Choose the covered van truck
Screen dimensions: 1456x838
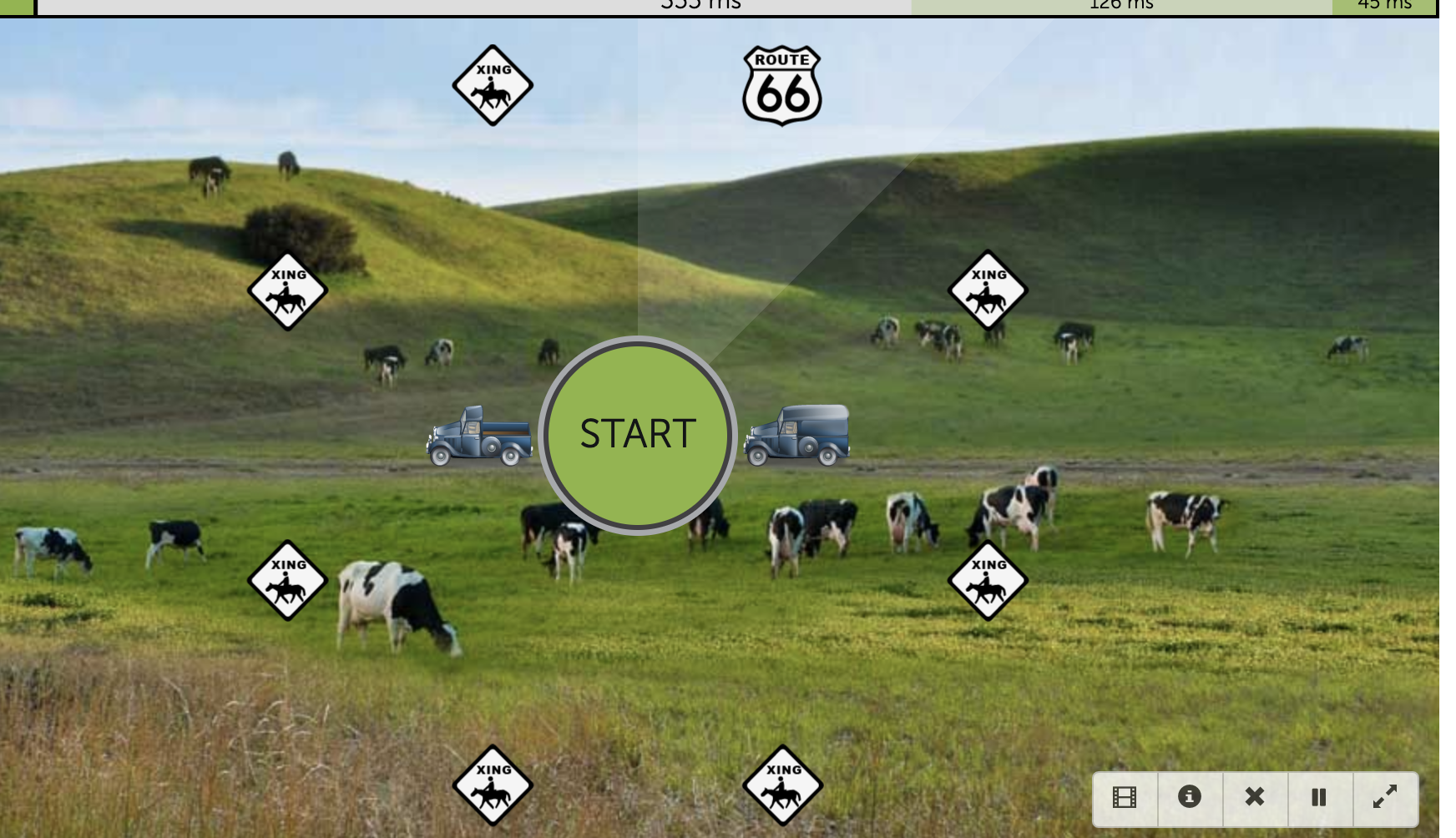click(x=797, y=434)
